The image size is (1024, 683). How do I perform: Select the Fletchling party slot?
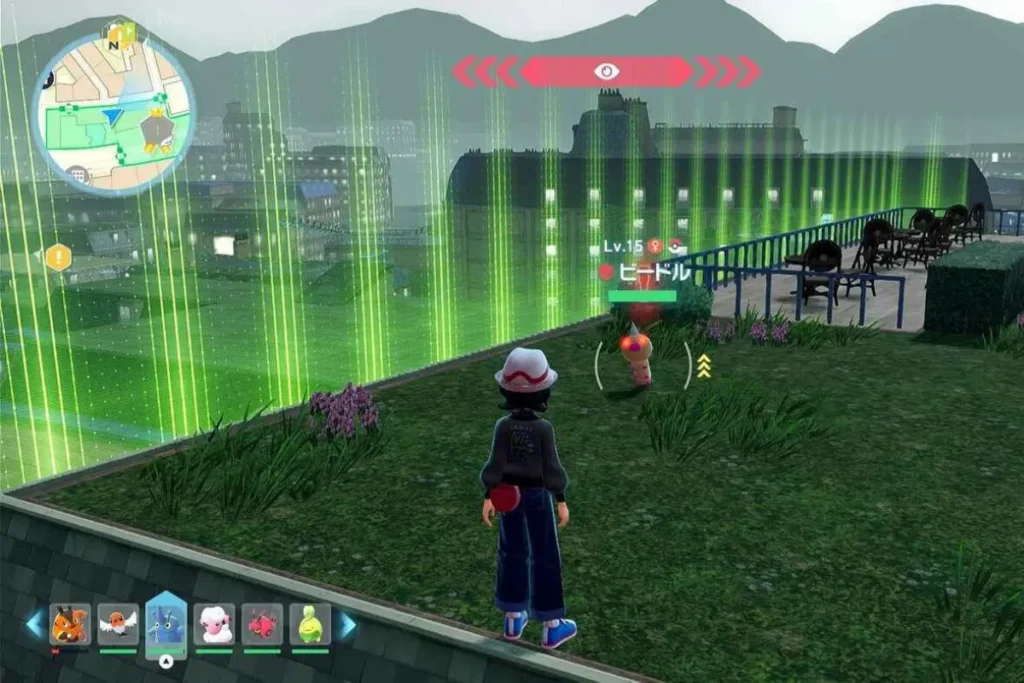(x=118, y=624)
